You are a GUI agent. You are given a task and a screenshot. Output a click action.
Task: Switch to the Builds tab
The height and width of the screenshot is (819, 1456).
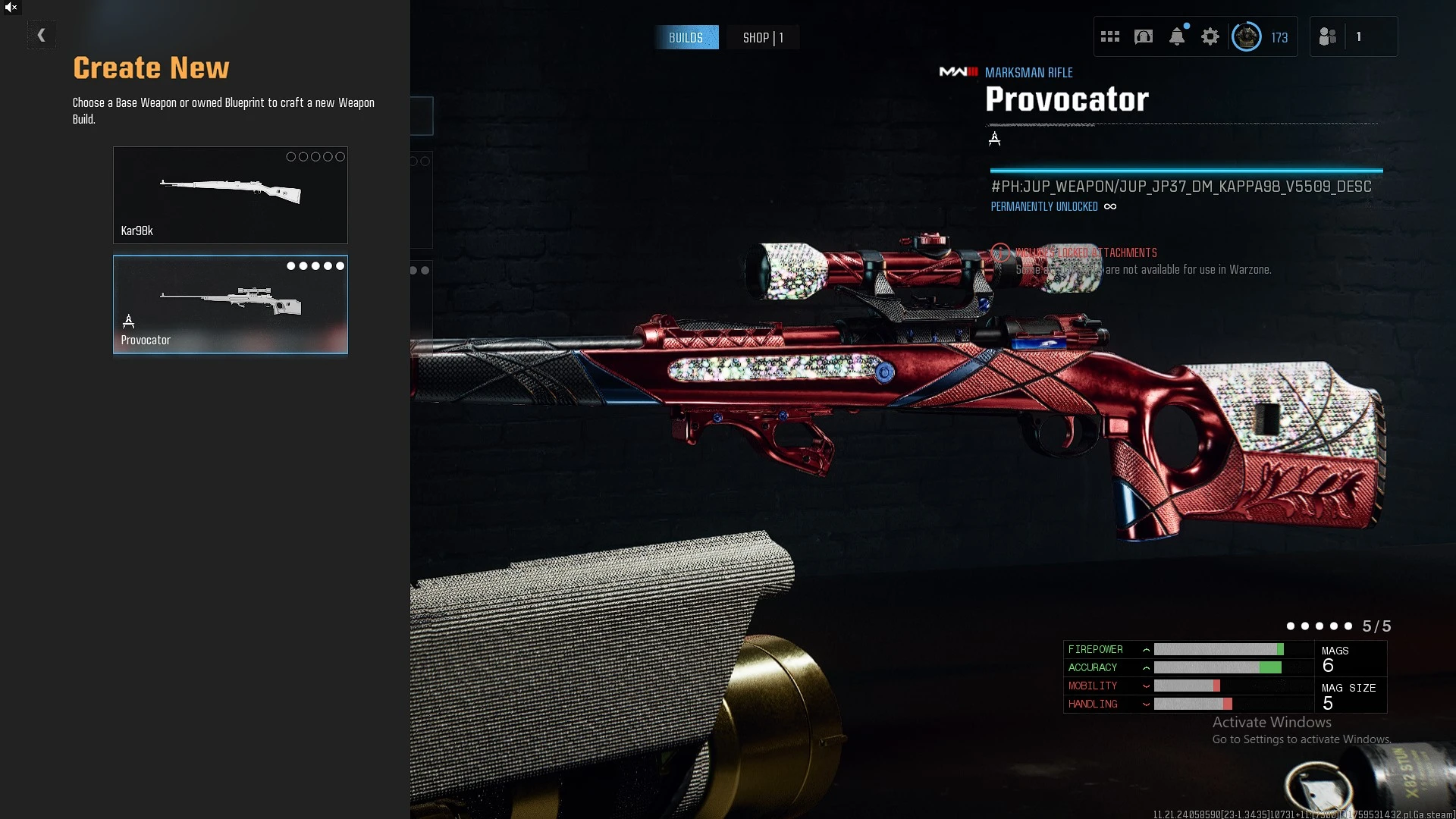[686, 37]
